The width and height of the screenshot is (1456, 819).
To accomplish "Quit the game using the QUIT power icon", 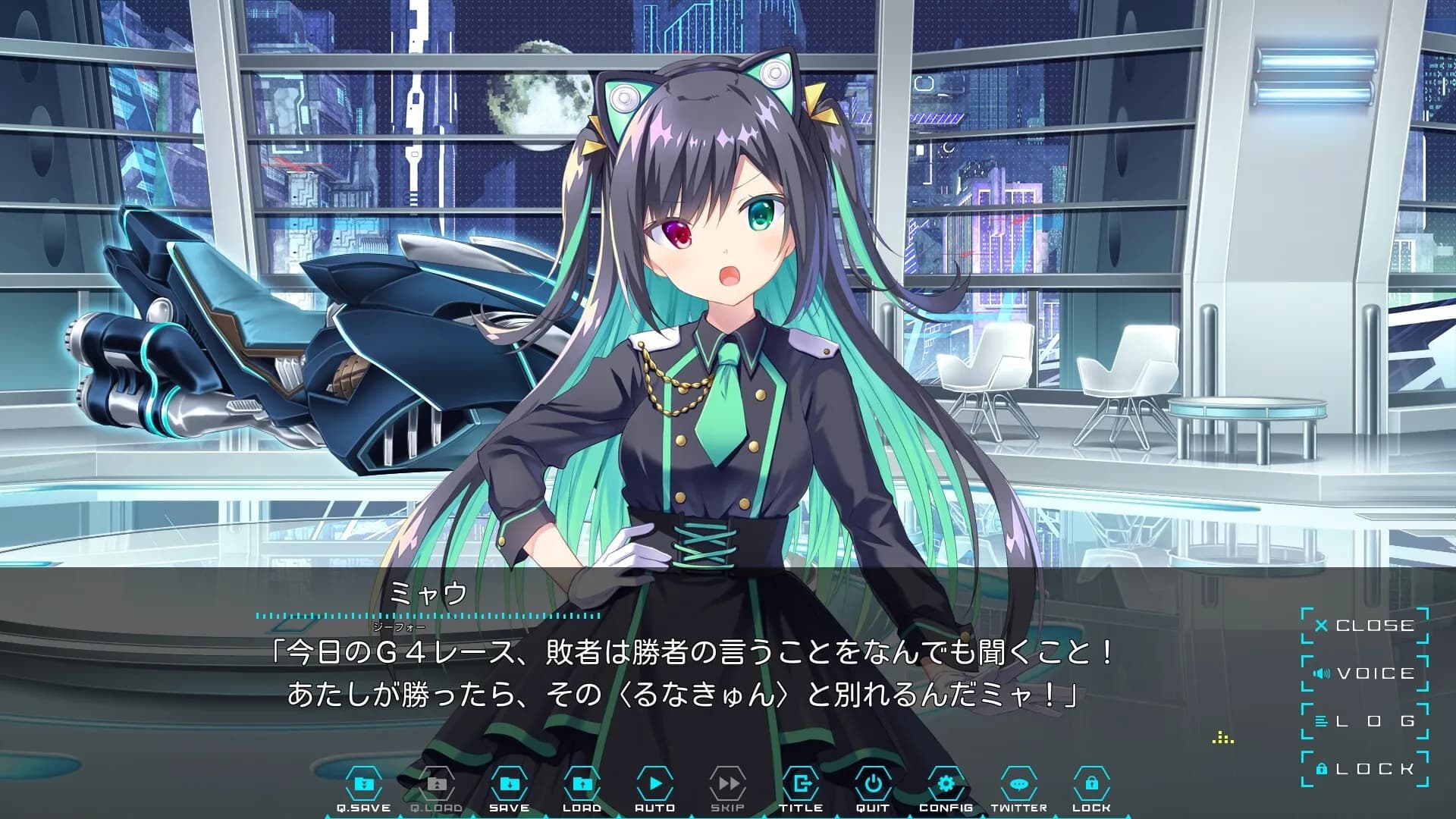I will (873, 785).
